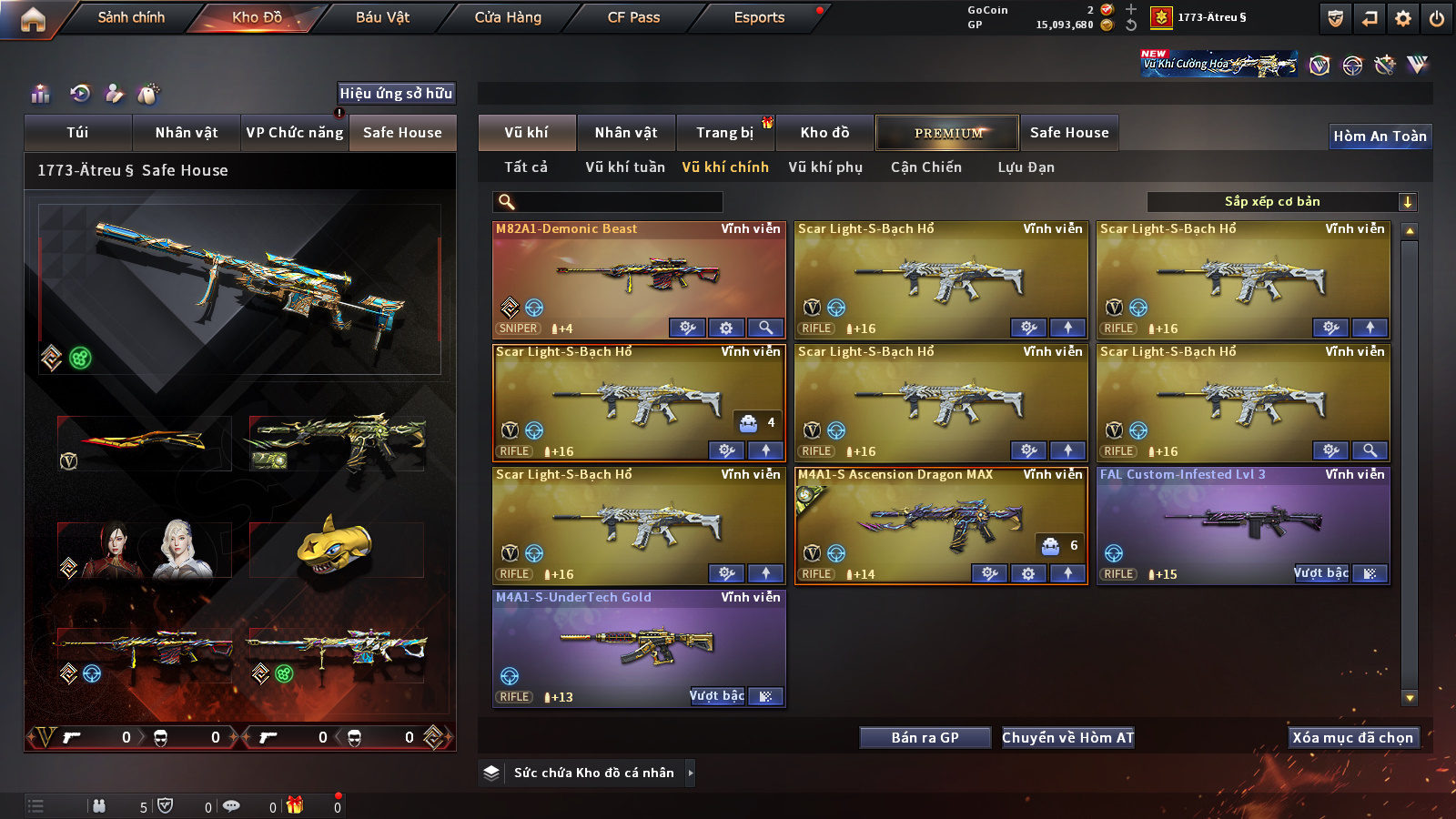Switch to the Báu Vật tab
Viewport: 1456px width, 819px height.
[382, 17]
